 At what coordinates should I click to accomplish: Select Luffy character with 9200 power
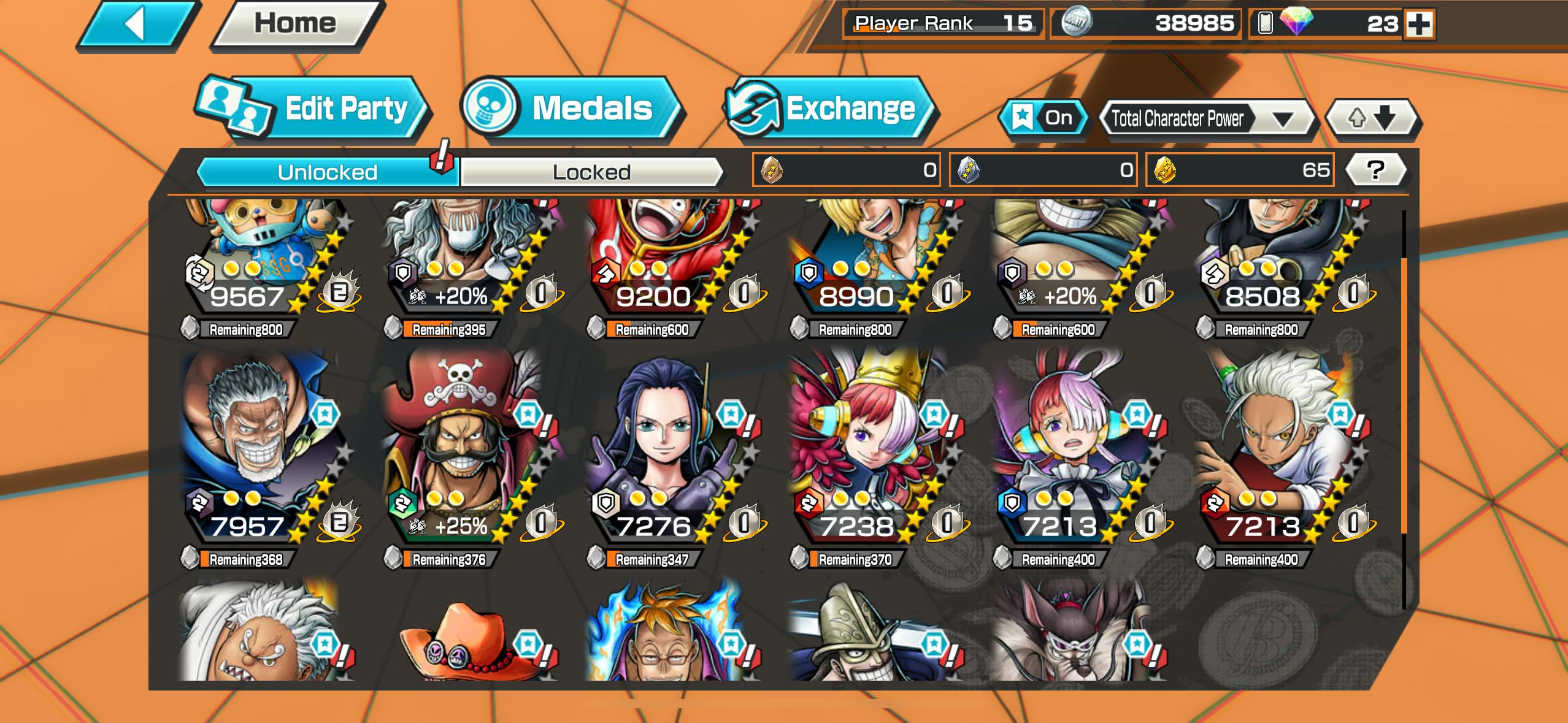(x=669, y=258)
